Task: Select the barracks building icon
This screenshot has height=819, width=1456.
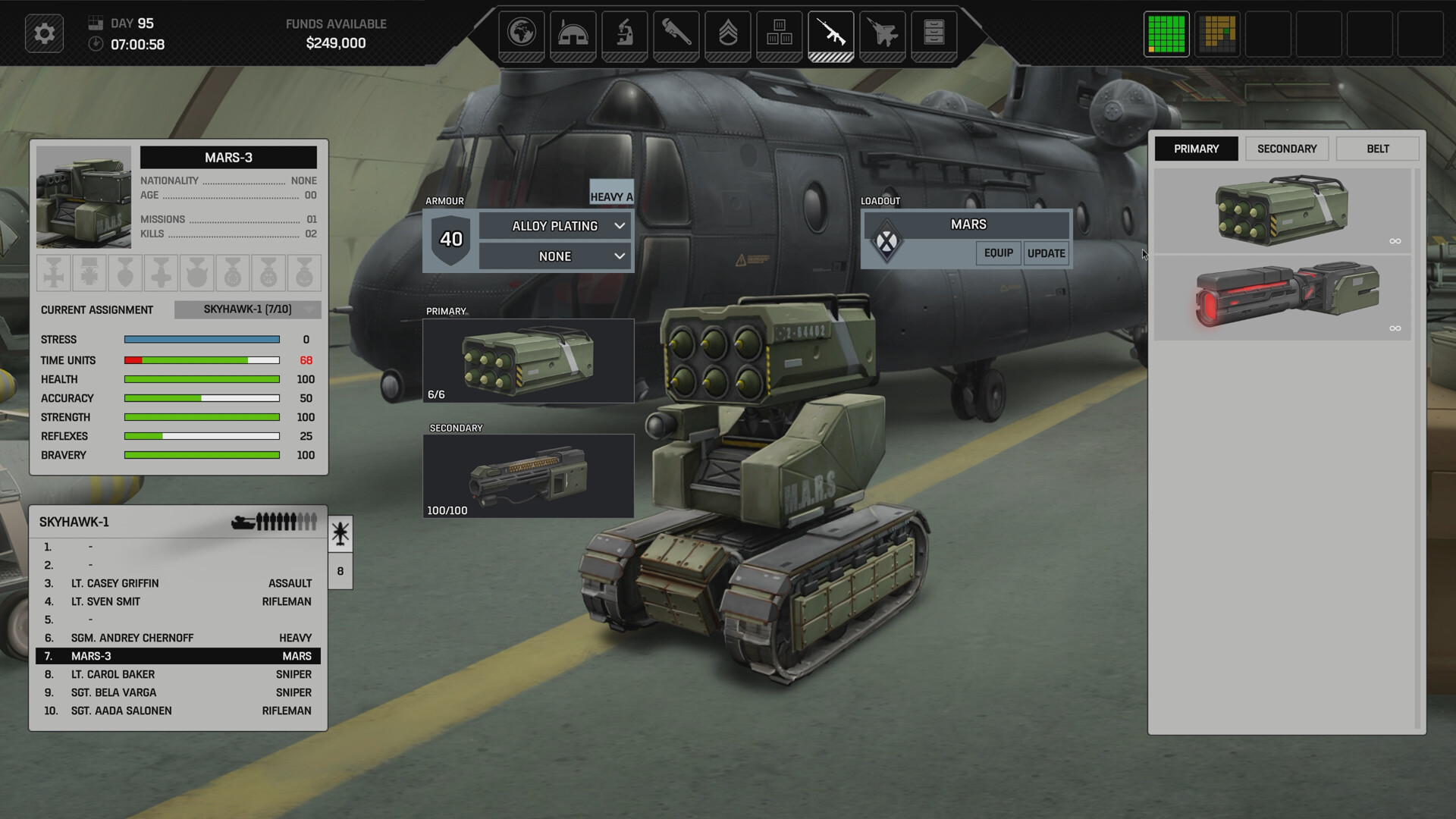Action: pyautogui.click(x=573, y=32)
